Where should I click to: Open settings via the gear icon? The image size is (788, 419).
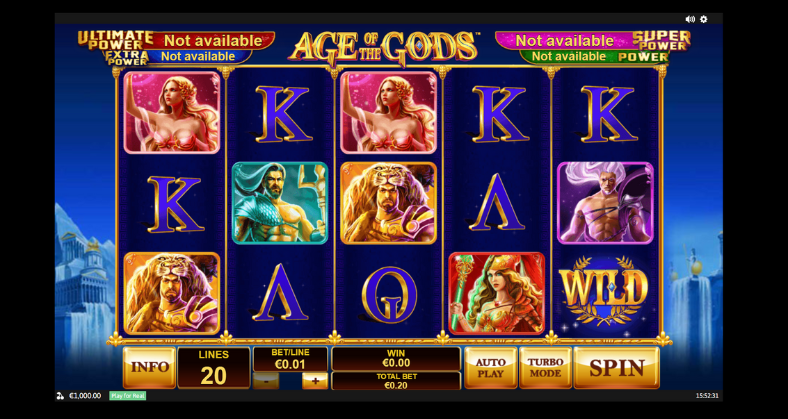click(704, 19)
